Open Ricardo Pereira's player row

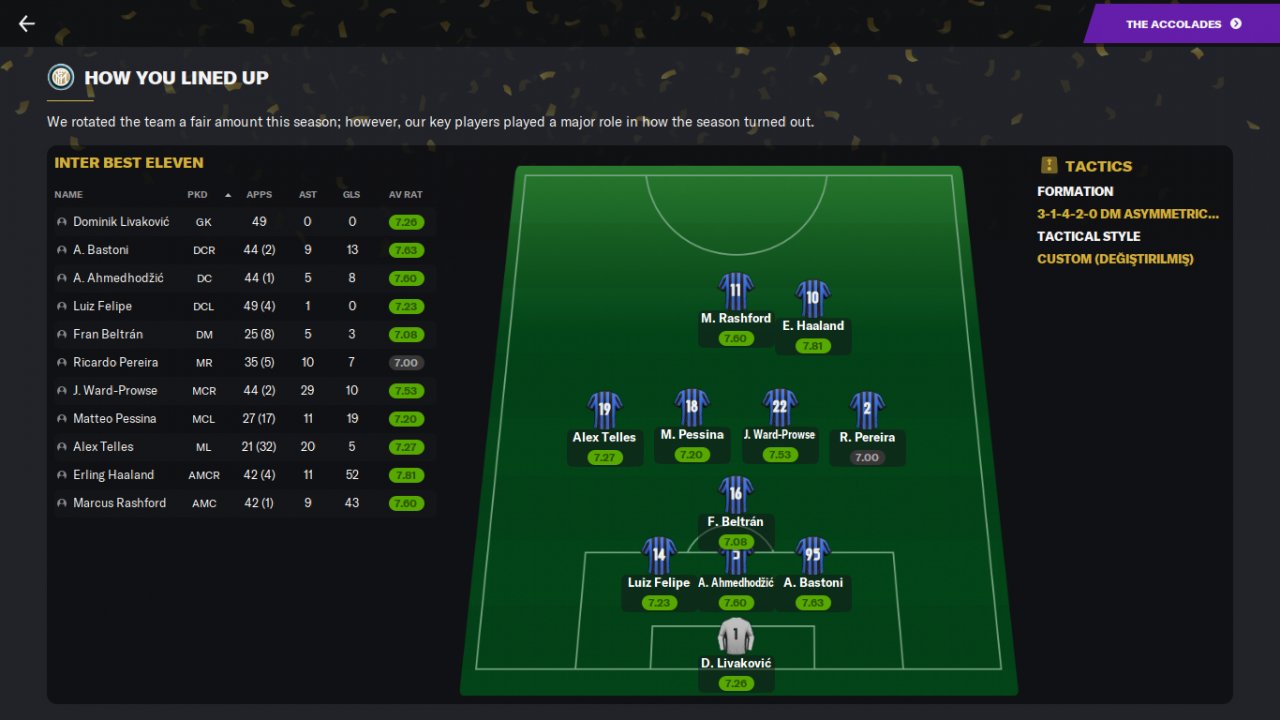point(115,362)
